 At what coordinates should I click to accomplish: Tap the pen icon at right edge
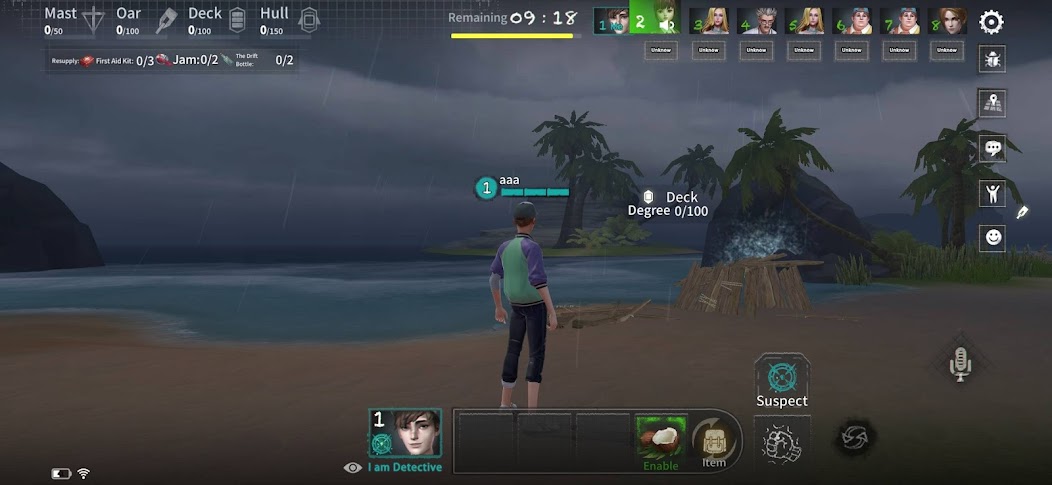pyautogui.click(x=1023, y=212)
